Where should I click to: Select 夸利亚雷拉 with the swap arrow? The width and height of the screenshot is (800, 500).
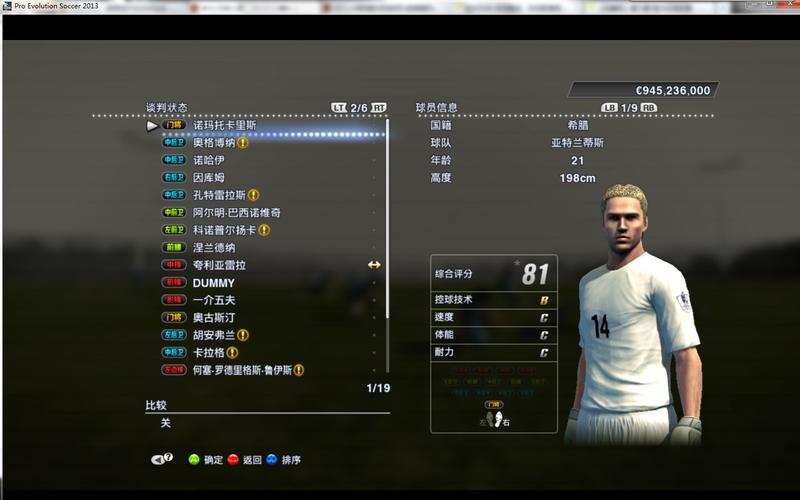tap(219, 265)
